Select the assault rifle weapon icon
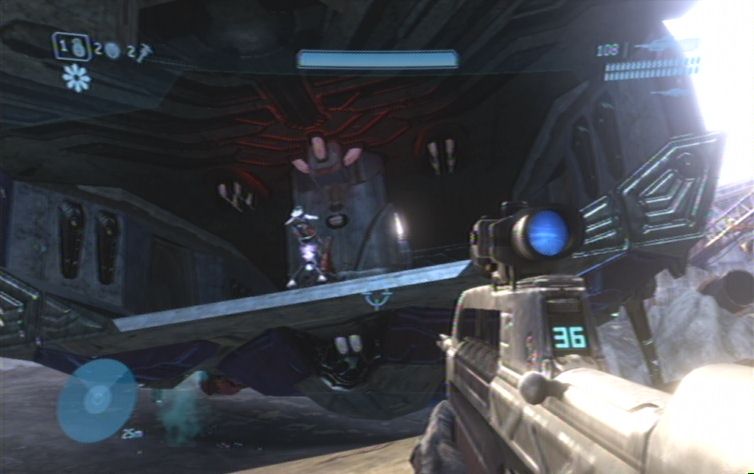Image resolution: width=754 pixels, height=474 pixels. pyautogui.click(x=660, y=47)
